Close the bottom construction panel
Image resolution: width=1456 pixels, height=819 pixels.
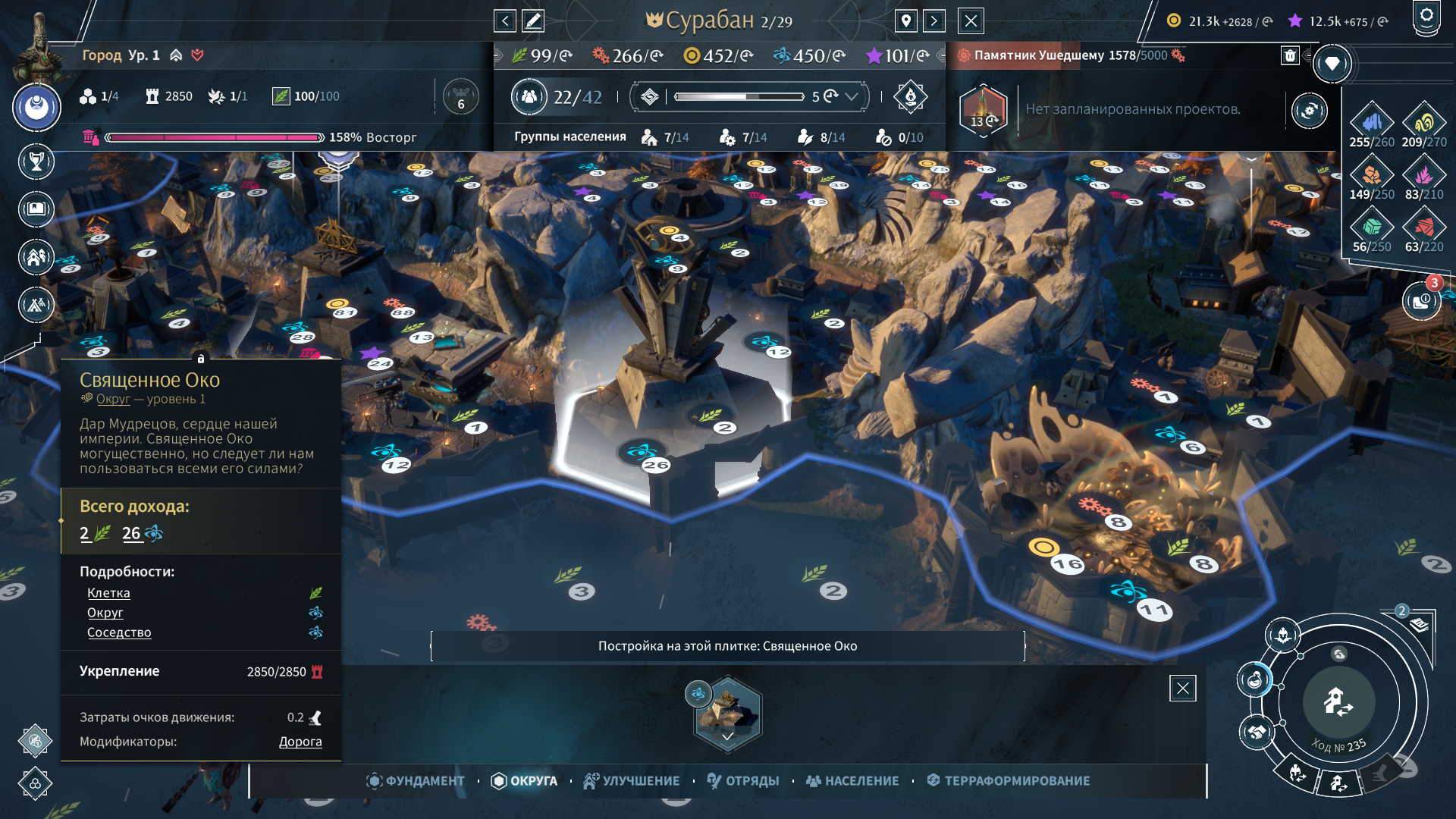1182,688
